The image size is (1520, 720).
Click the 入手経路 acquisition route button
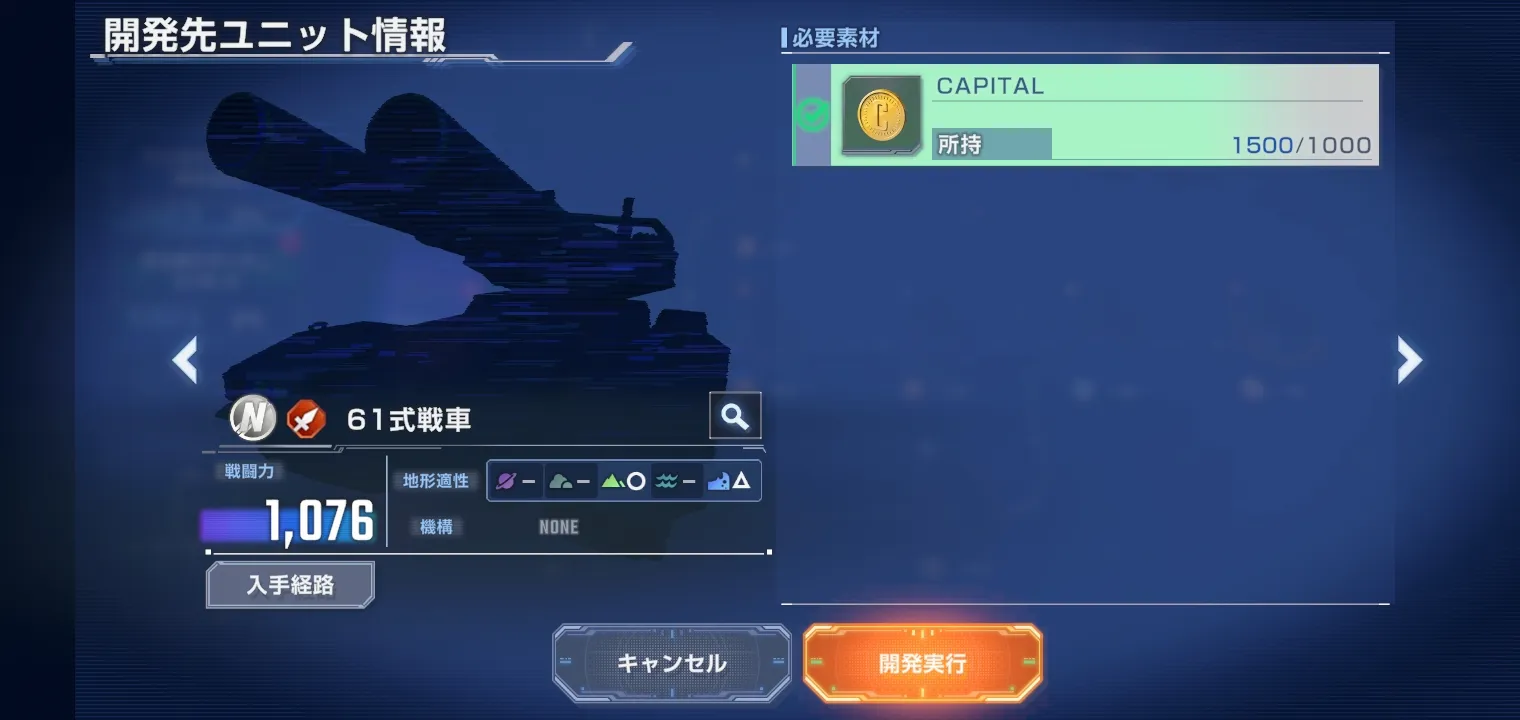[x=289, y=584]
